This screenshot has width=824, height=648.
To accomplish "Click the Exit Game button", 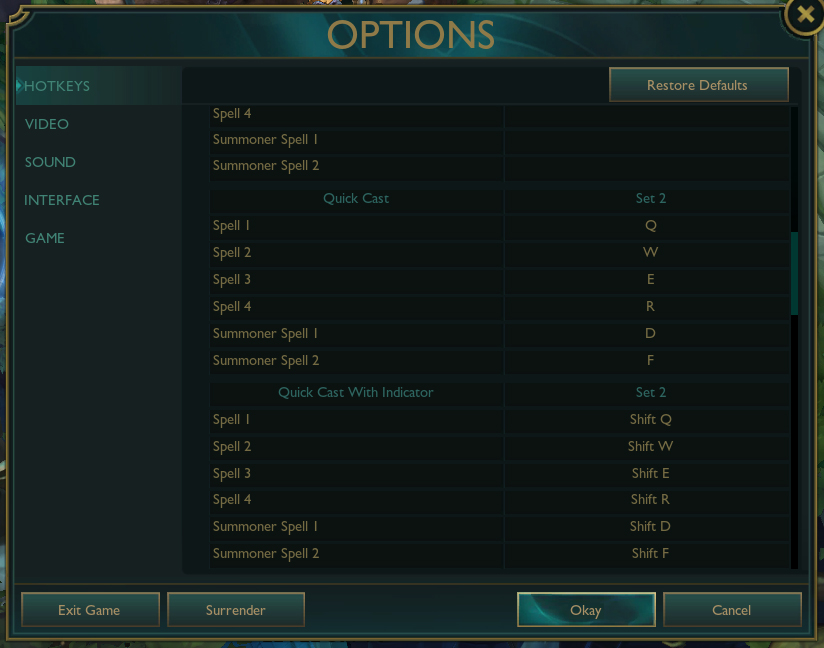I will pyautogui.click(x=90, y=610).
